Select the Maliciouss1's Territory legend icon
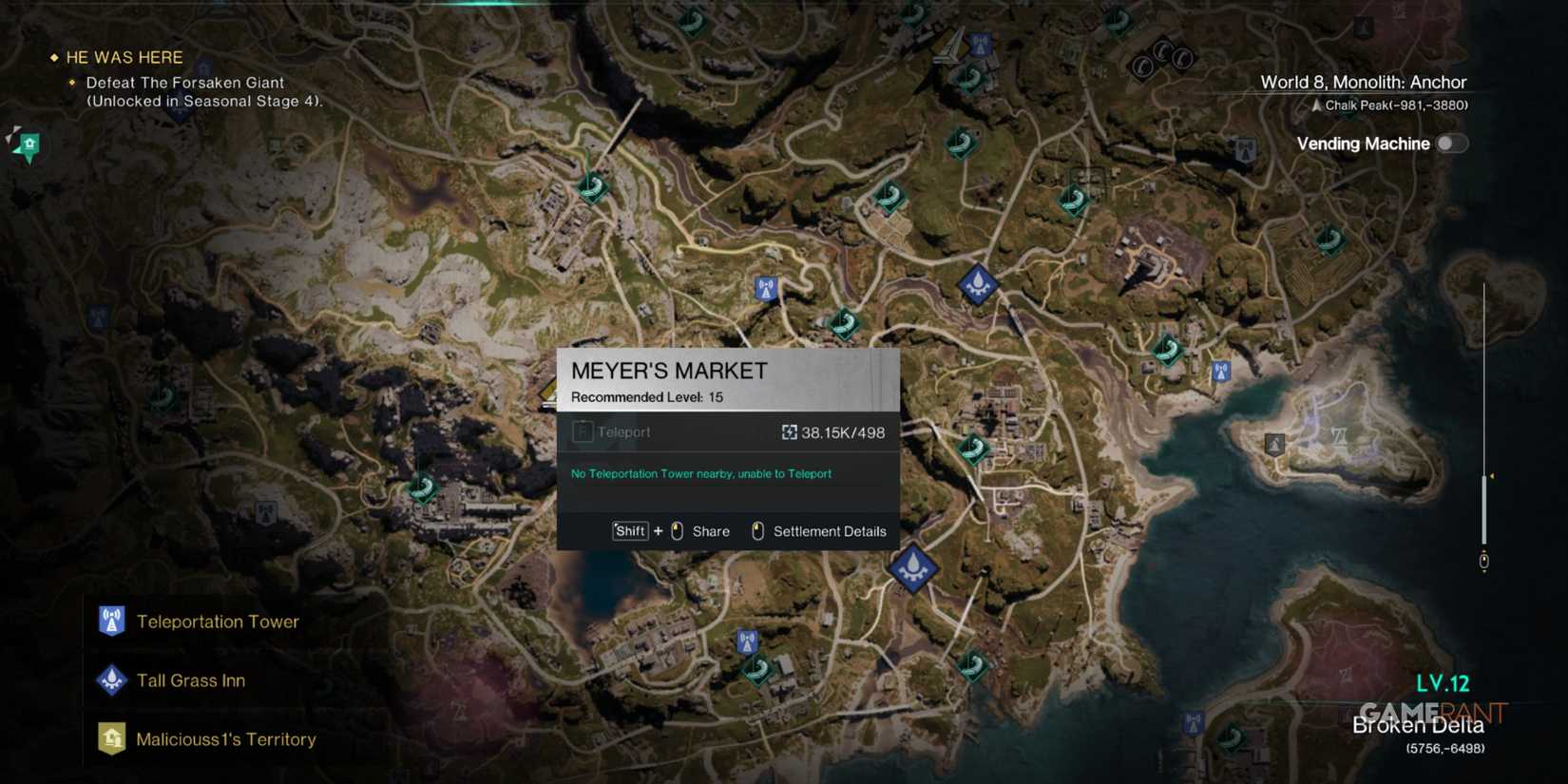Screen dimensions: 1568x784 (x=111, y=738)
